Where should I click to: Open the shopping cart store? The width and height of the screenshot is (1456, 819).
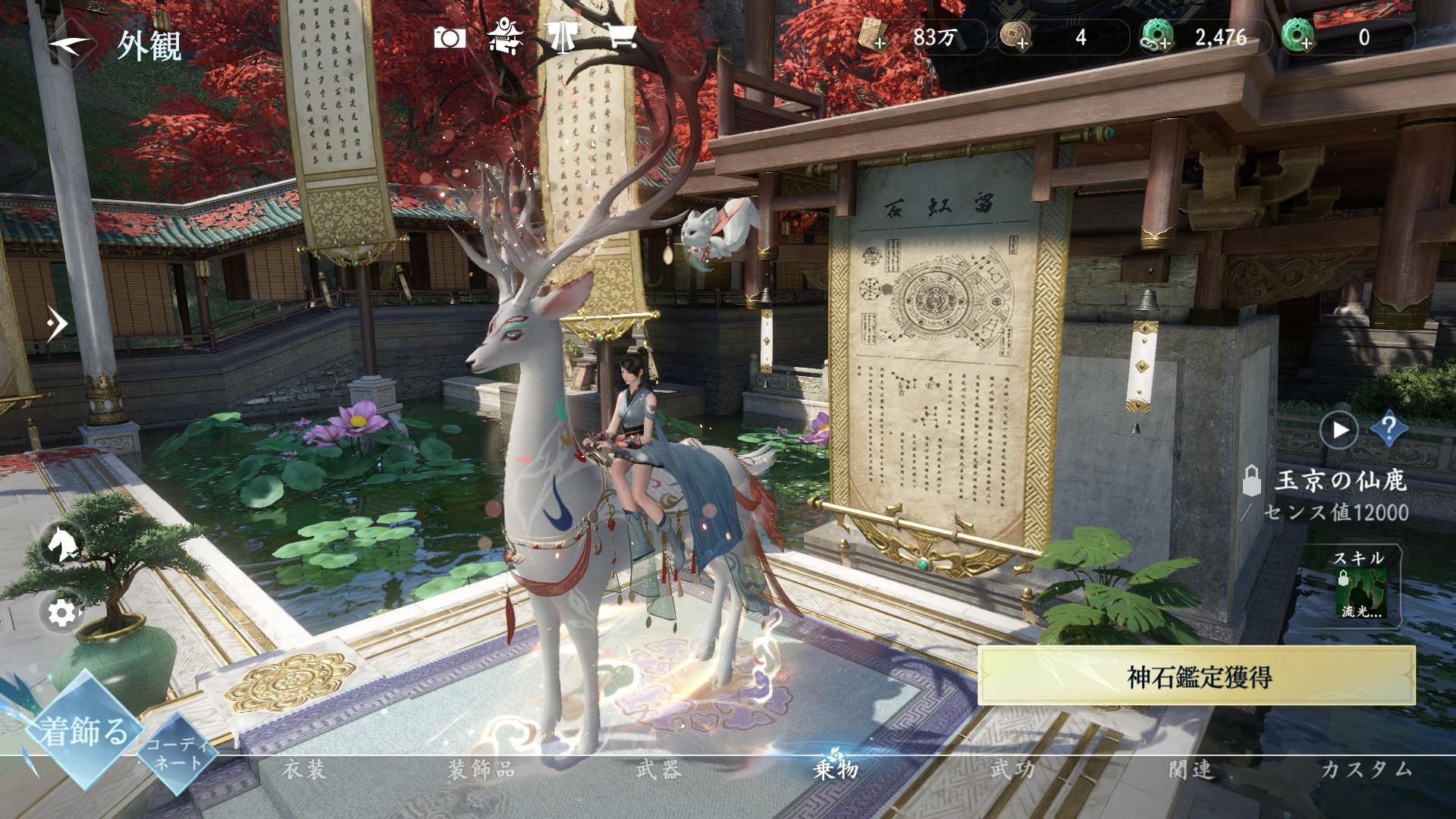(x=620, y=38)
